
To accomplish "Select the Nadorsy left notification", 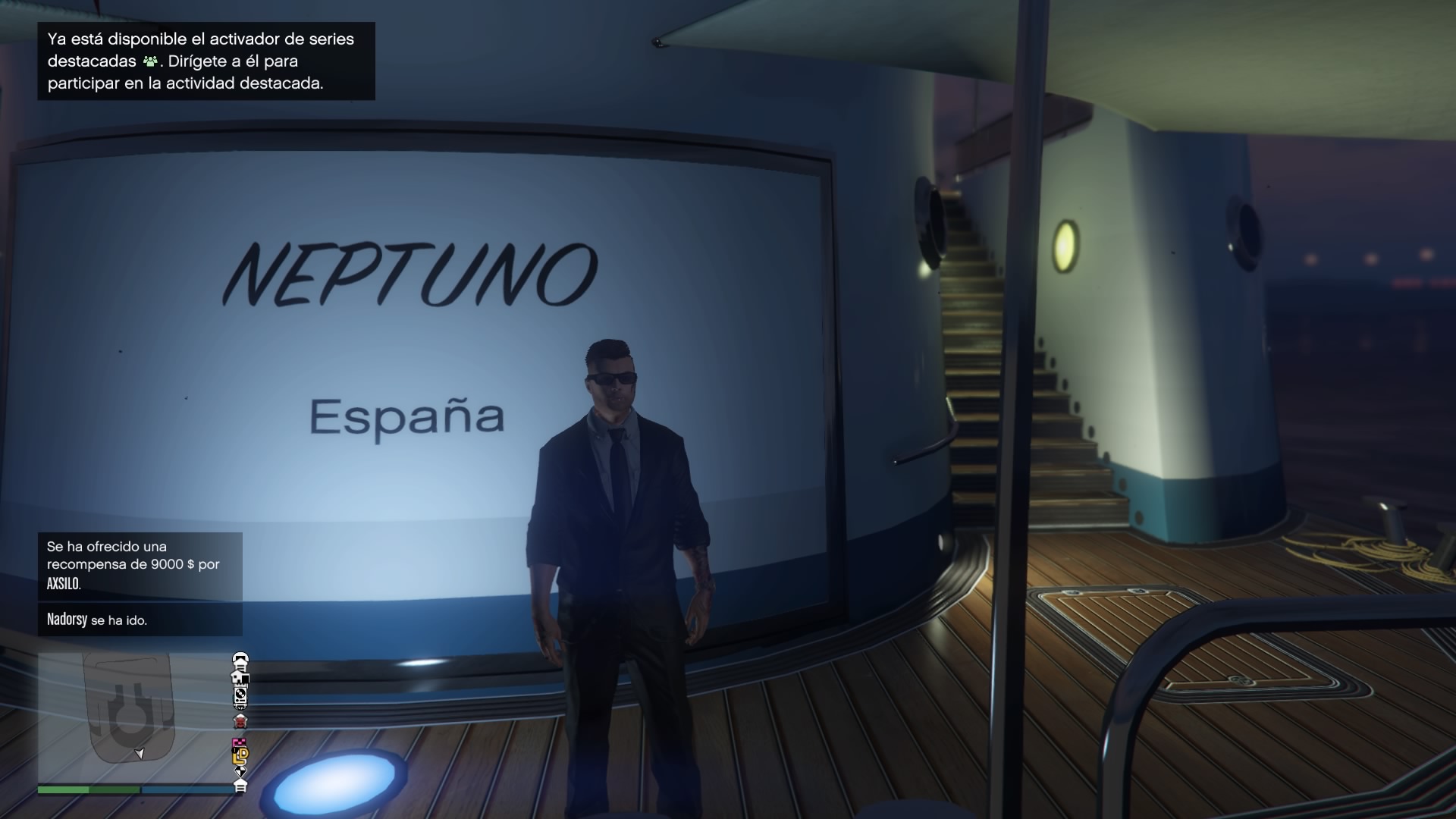I will tap(140, 620).
